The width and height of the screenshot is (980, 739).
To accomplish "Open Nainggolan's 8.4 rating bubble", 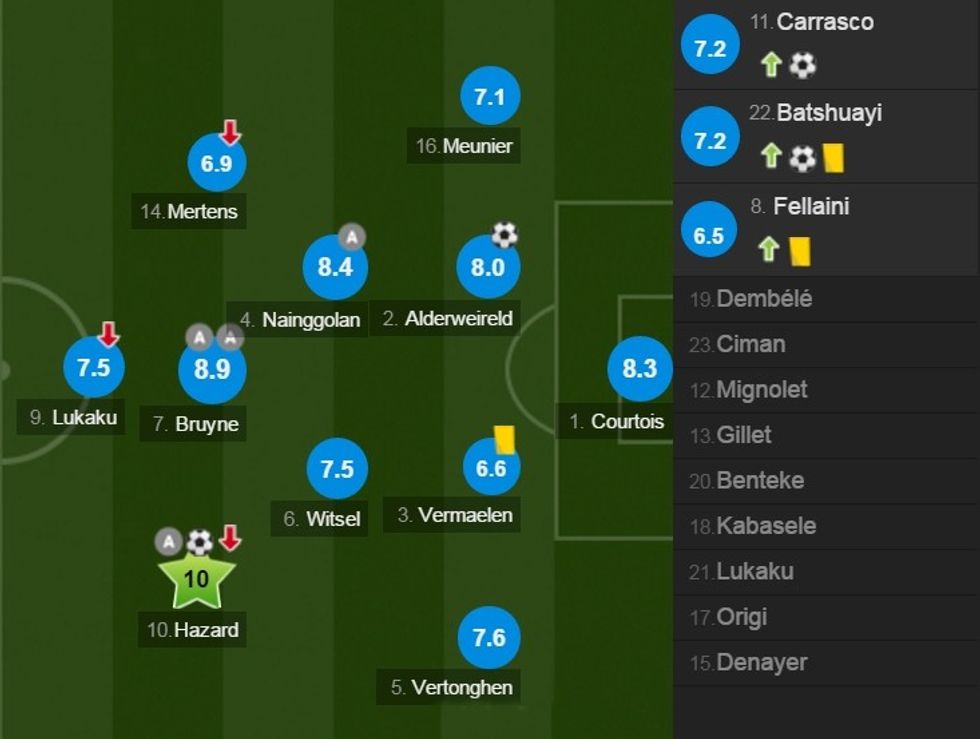I will (335, 267).
